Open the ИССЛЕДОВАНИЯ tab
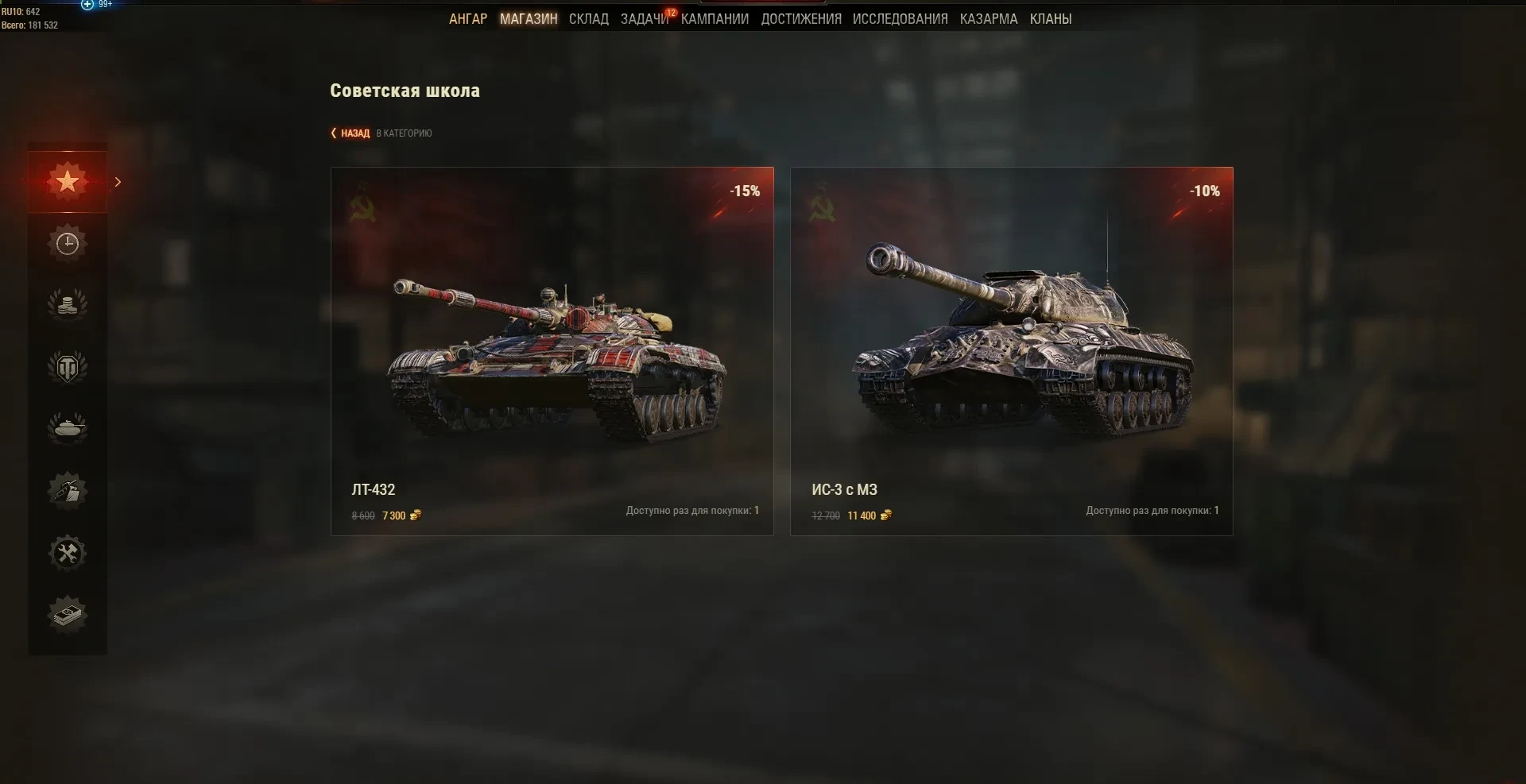1526x784 pixels. [x=900, y=19]
